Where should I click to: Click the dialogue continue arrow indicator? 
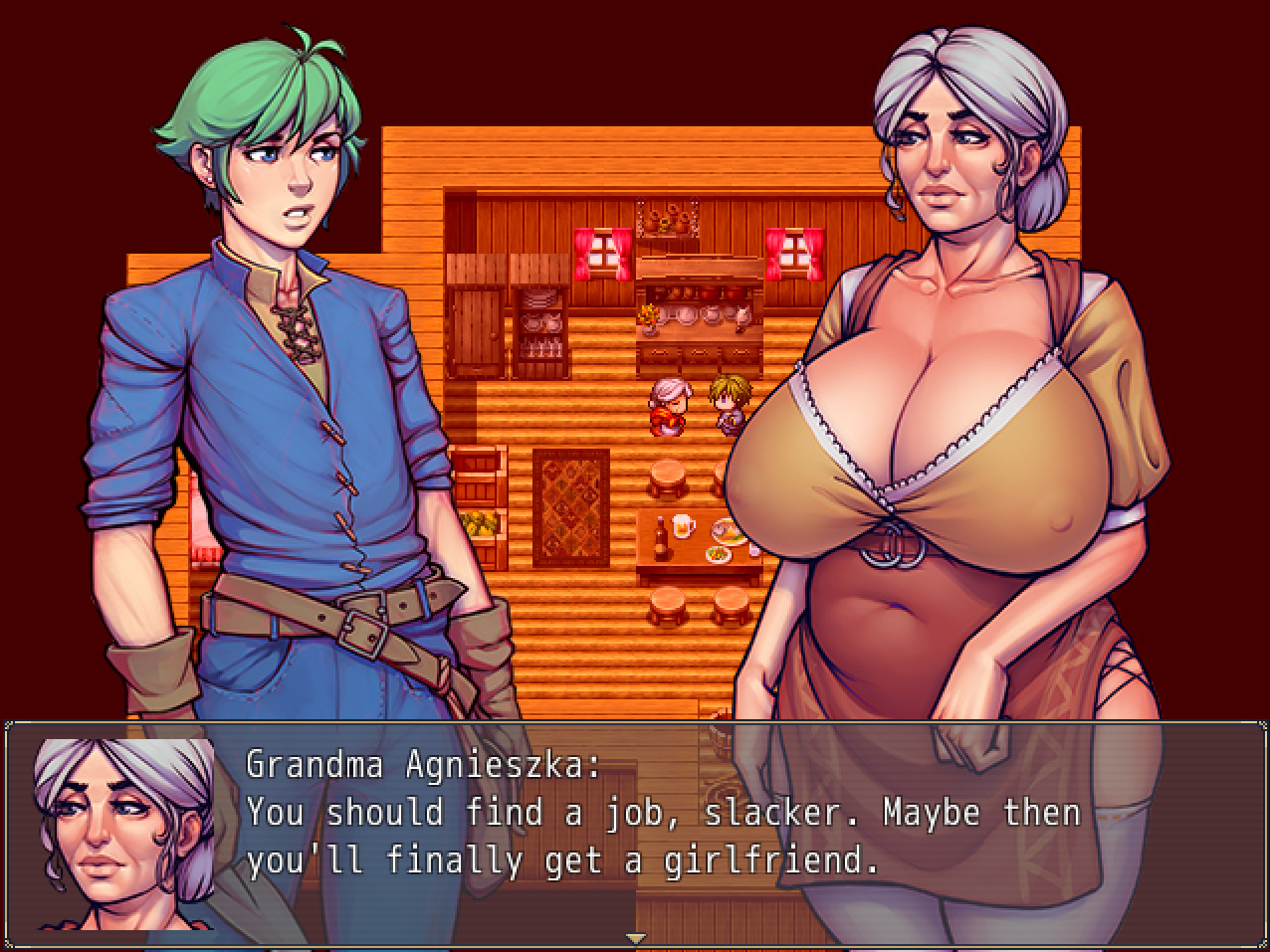point(635,937)
